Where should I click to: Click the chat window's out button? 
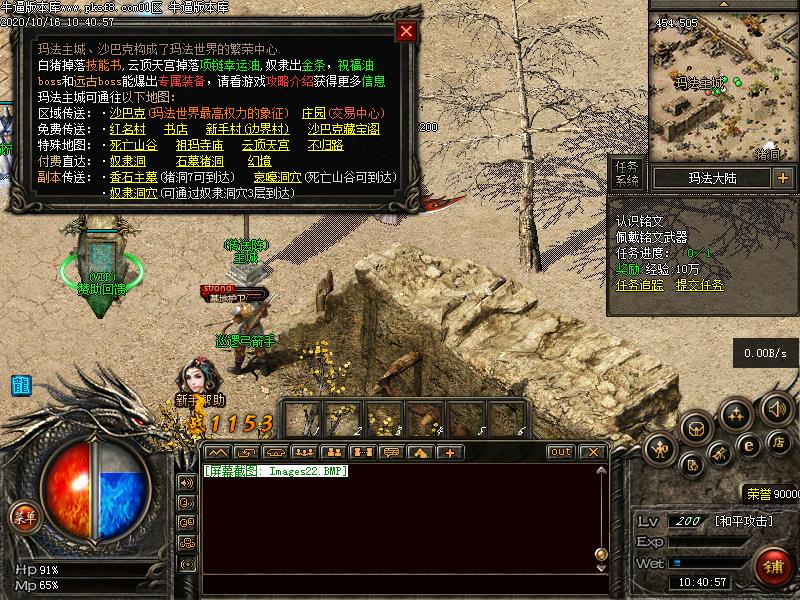pos(561,452)
